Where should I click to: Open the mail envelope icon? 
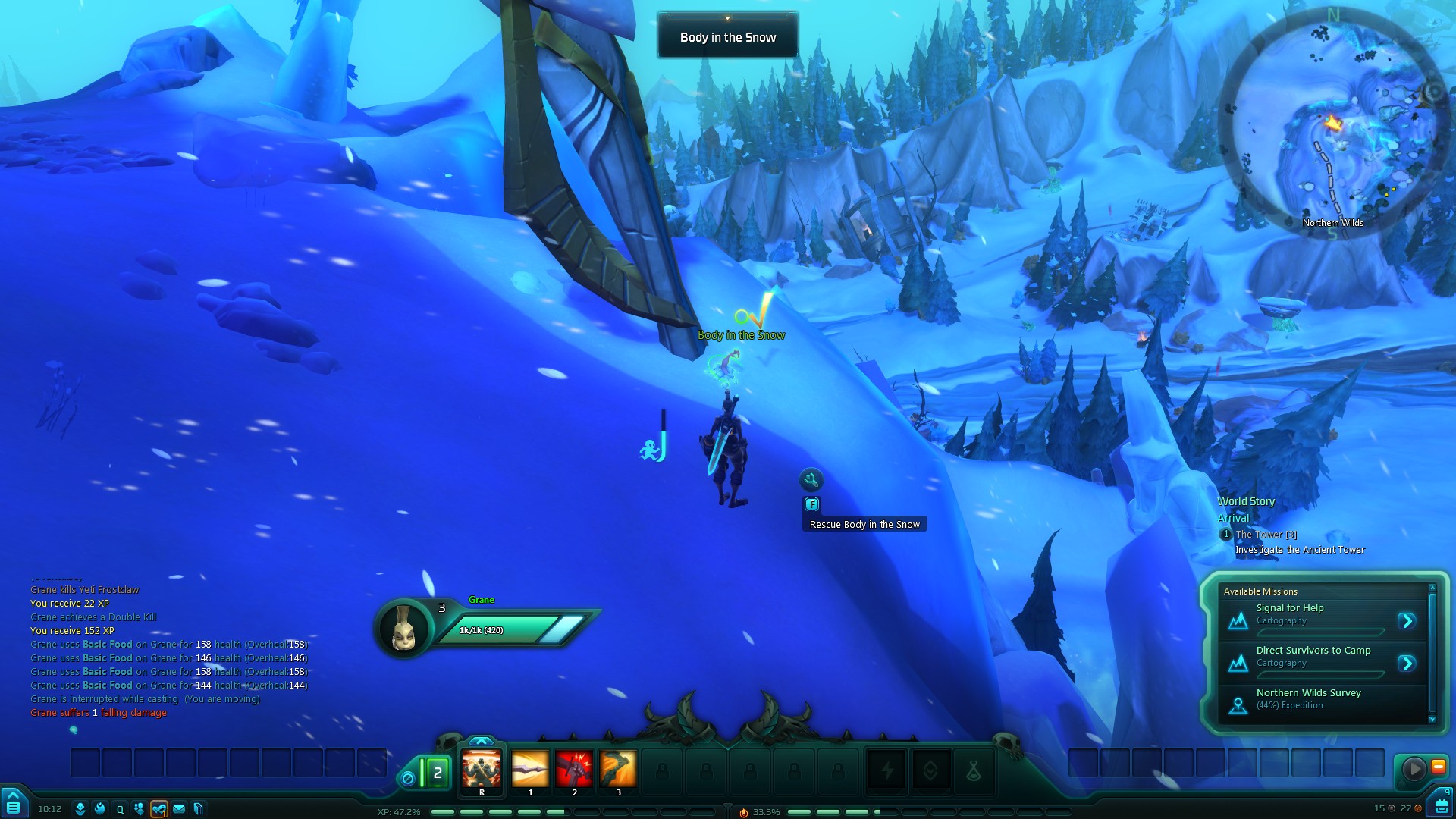tap(179, 809)
